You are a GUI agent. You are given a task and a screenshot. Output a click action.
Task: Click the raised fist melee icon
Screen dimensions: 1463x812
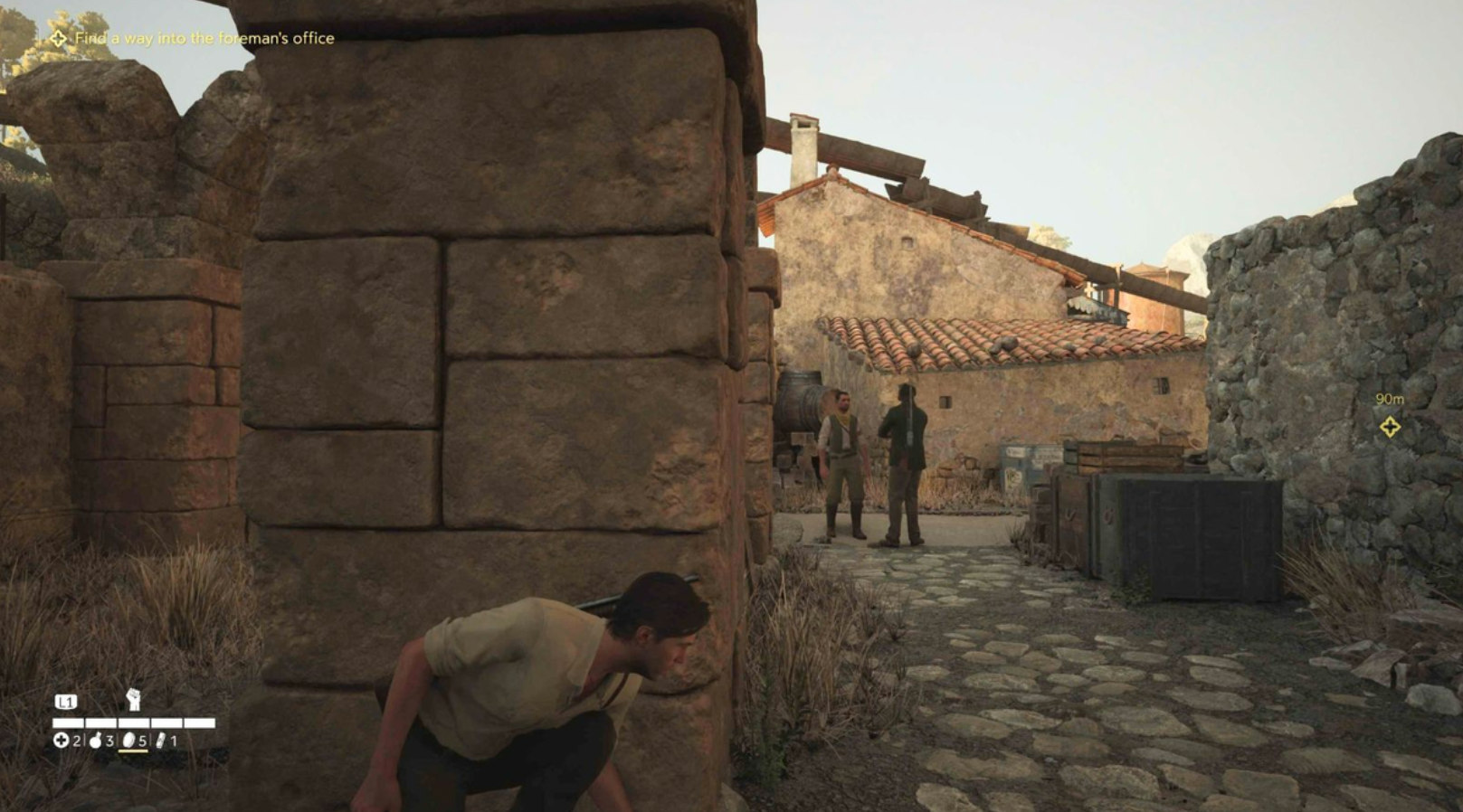(x=133, y=699)
